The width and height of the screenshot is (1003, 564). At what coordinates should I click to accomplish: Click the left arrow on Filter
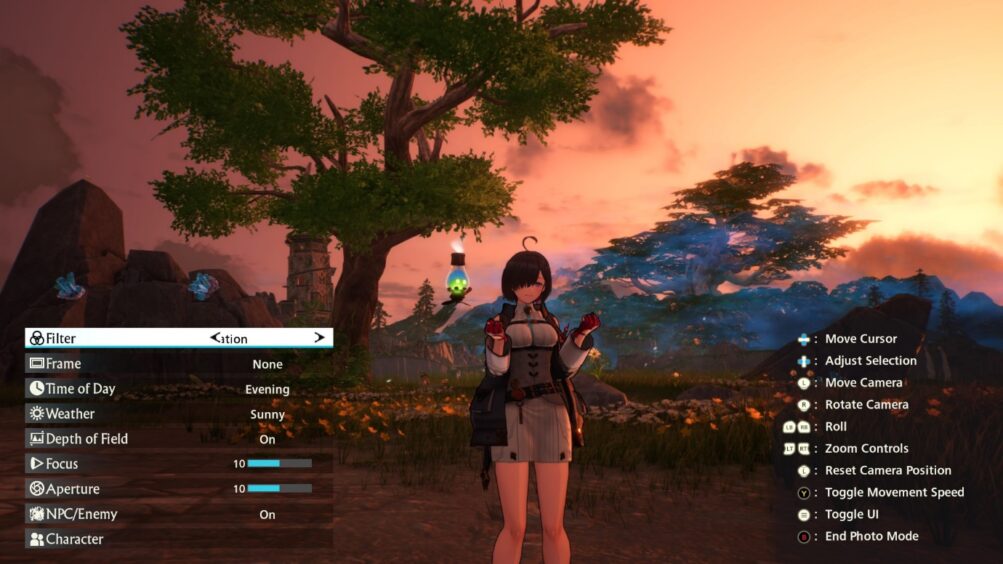[214, 338]
